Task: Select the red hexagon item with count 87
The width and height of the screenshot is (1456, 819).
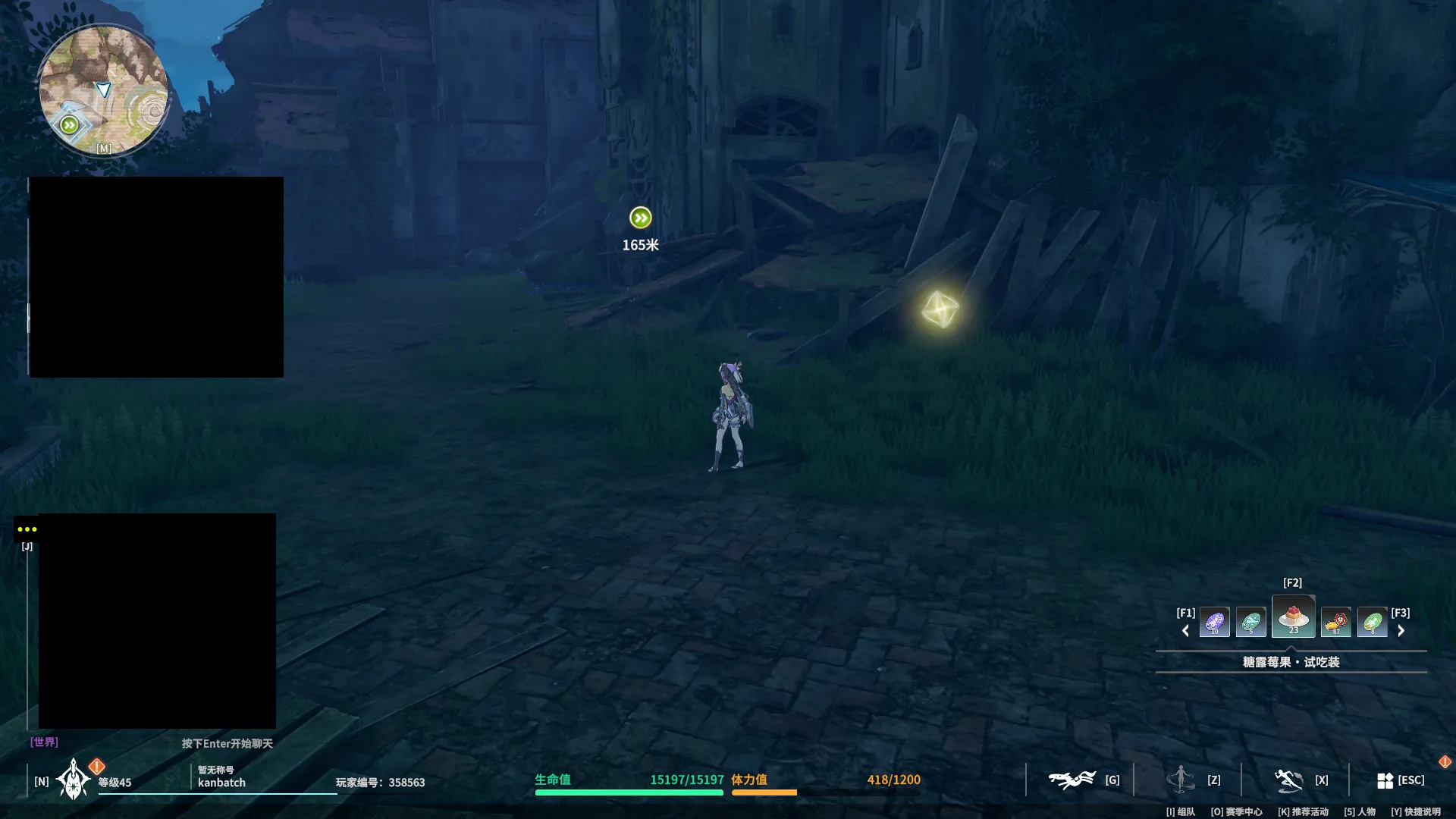Action: (1335, 623)
